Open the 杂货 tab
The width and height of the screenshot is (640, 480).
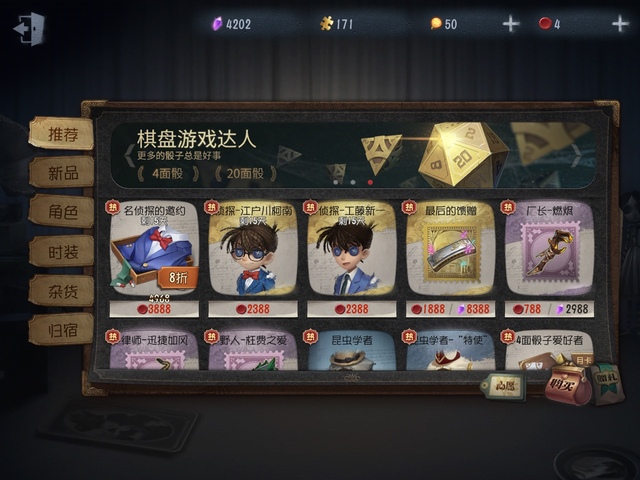pos(60,289)
